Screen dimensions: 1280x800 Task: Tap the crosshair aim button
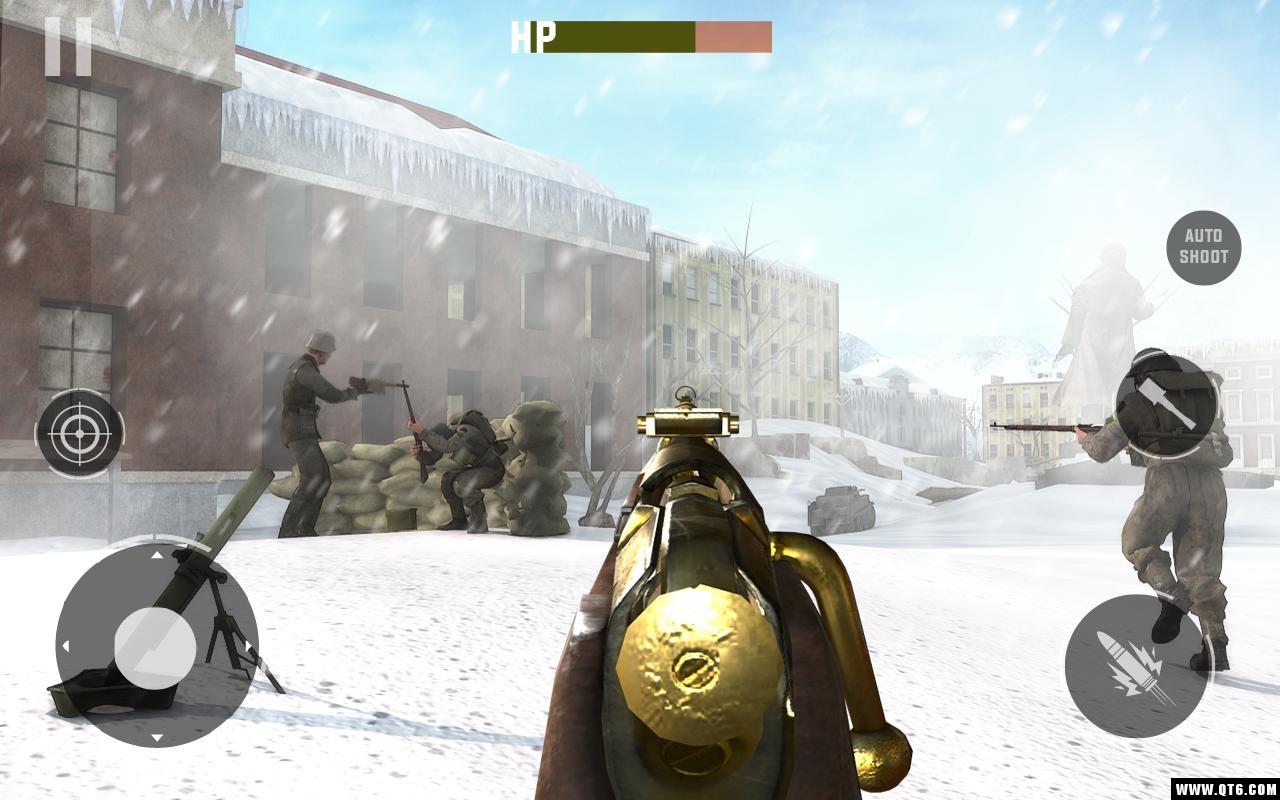(80, 433)
